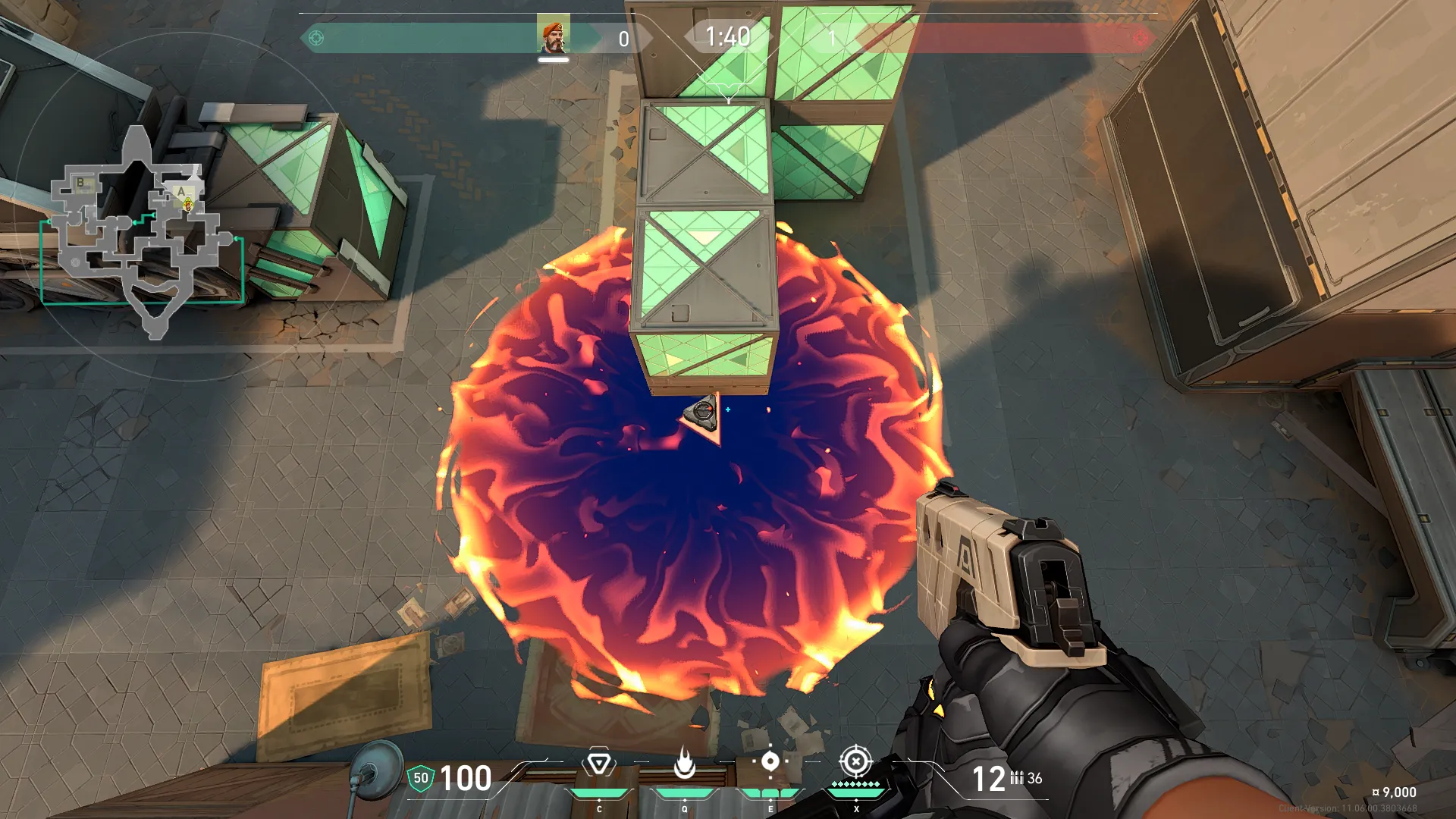
Task: Trigger the Orbital Strike ultimate icon
Action: 856,761
